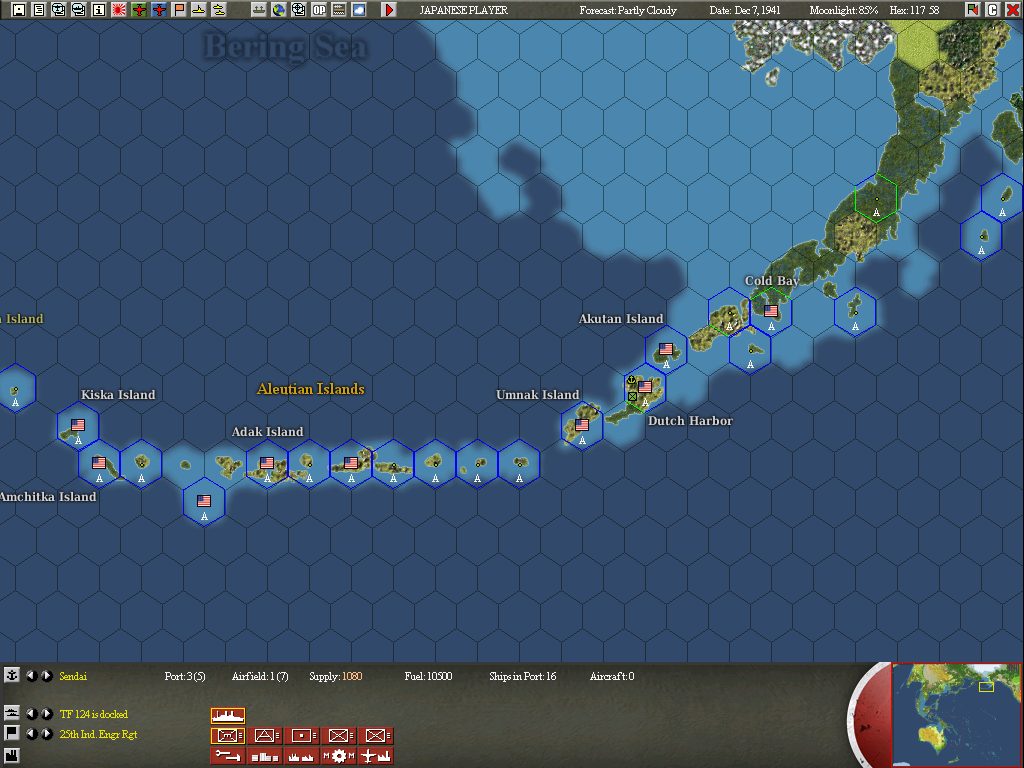Click the orange flag toolbar icon
The width and height of the screenshot is (1024, 768).
point(179,10)
